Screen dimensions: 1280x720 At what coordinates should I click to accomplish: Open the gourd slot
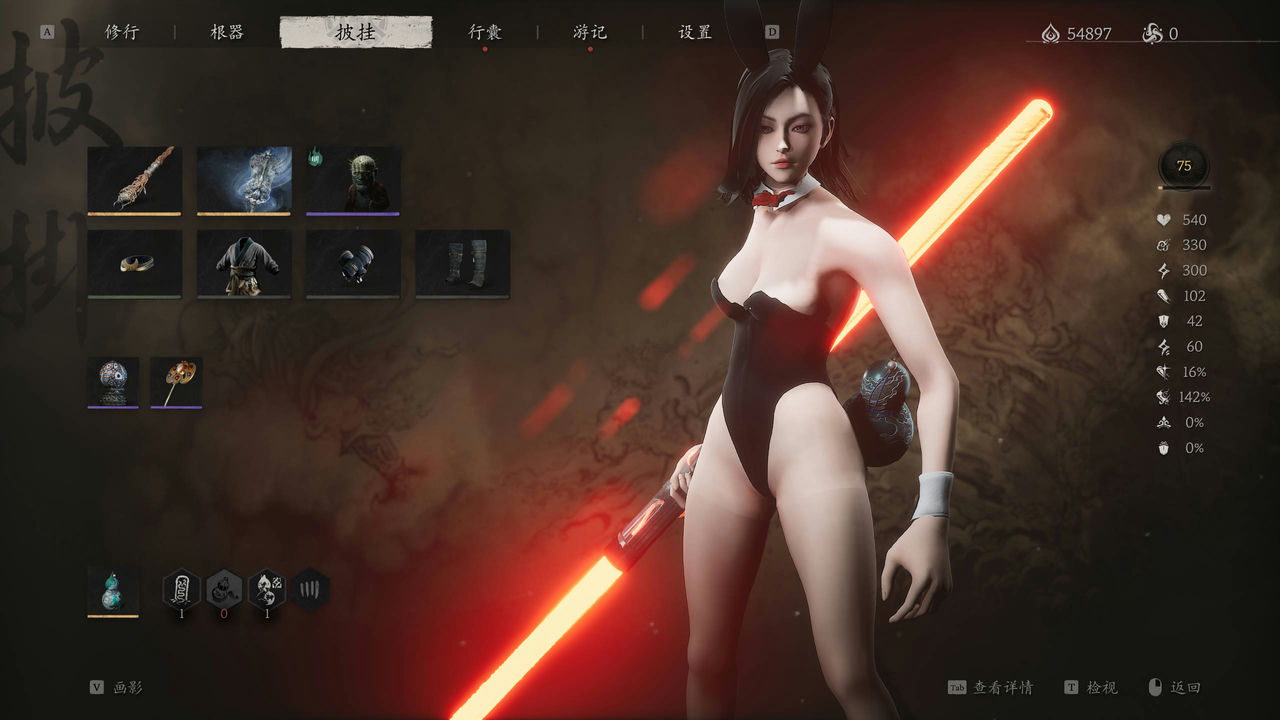click(113, 591)
